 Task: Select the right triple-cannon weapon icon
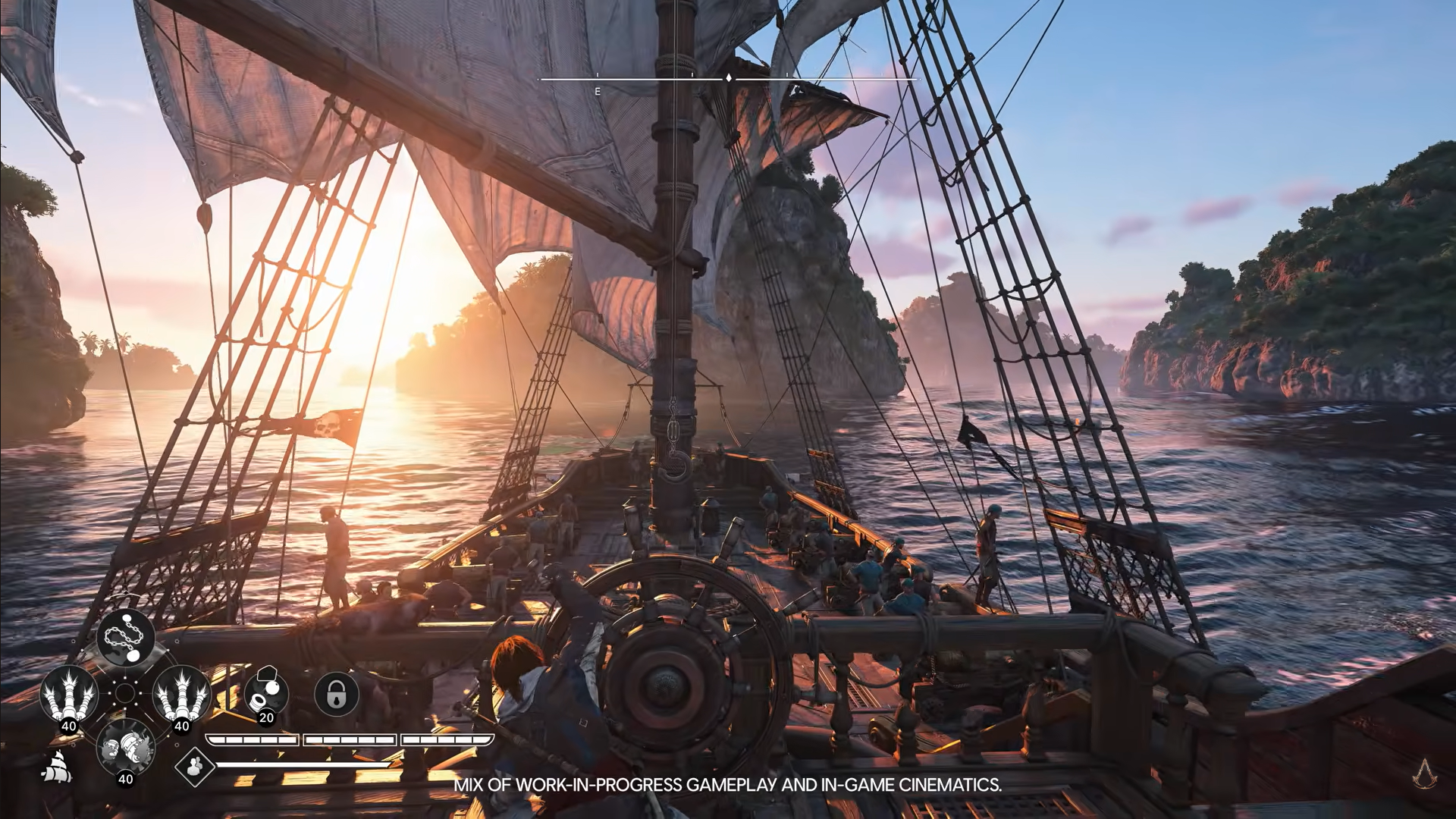179,693
